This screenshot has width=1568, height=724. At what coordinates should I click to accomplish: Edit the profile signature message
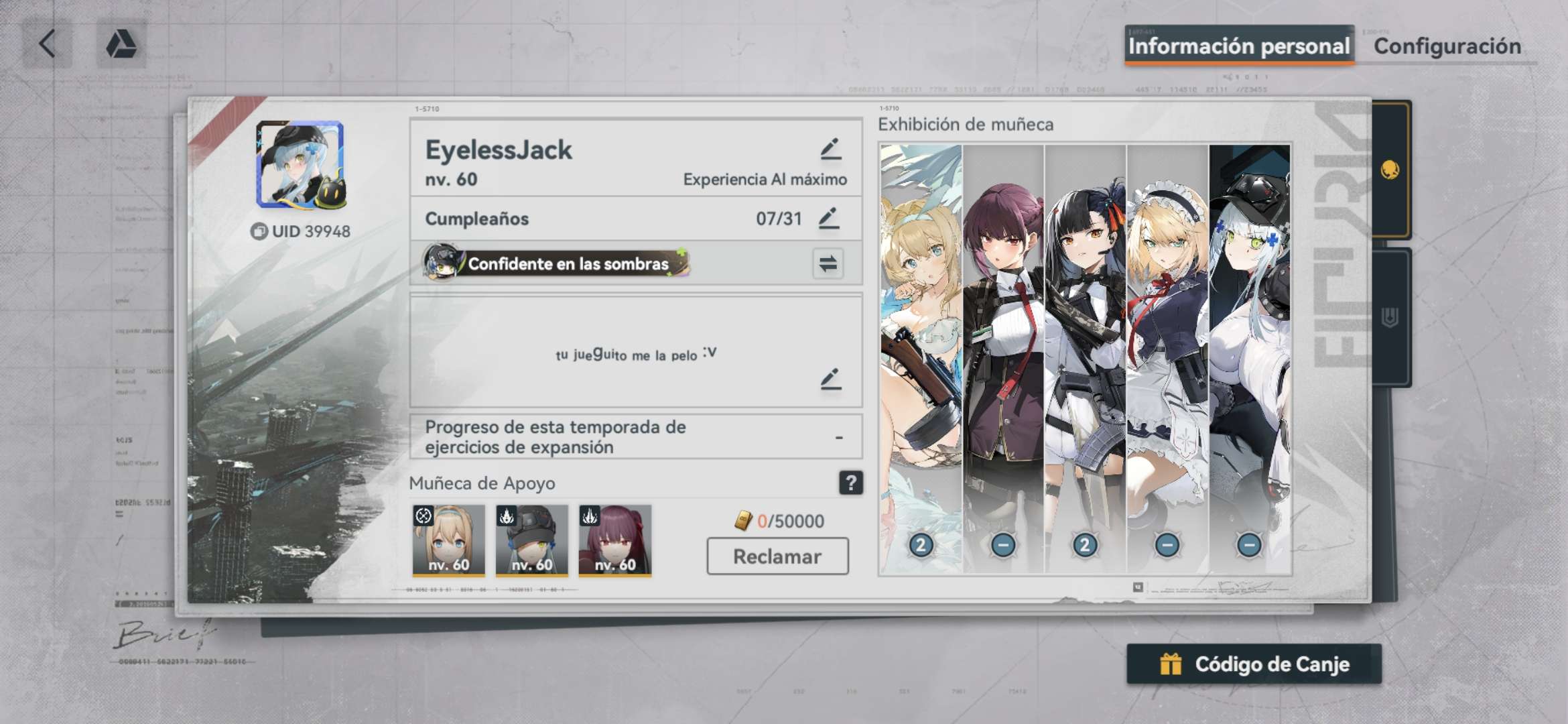830,379
